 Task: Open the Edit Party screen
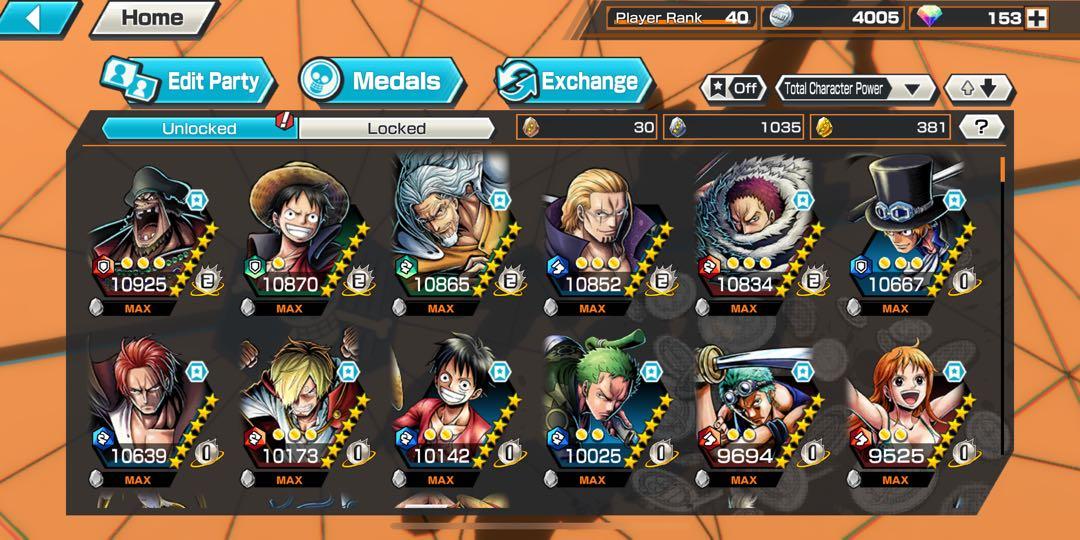[188, 82]
